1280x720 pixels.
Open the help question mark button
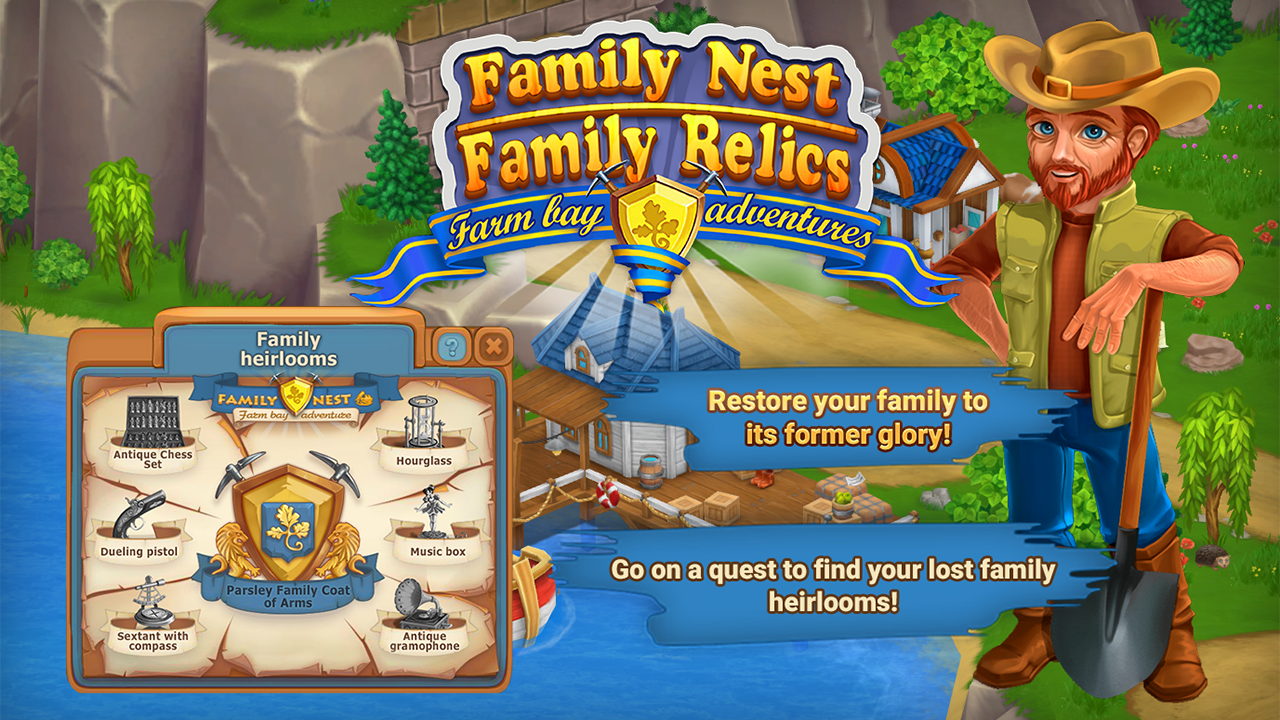[452, 347]
